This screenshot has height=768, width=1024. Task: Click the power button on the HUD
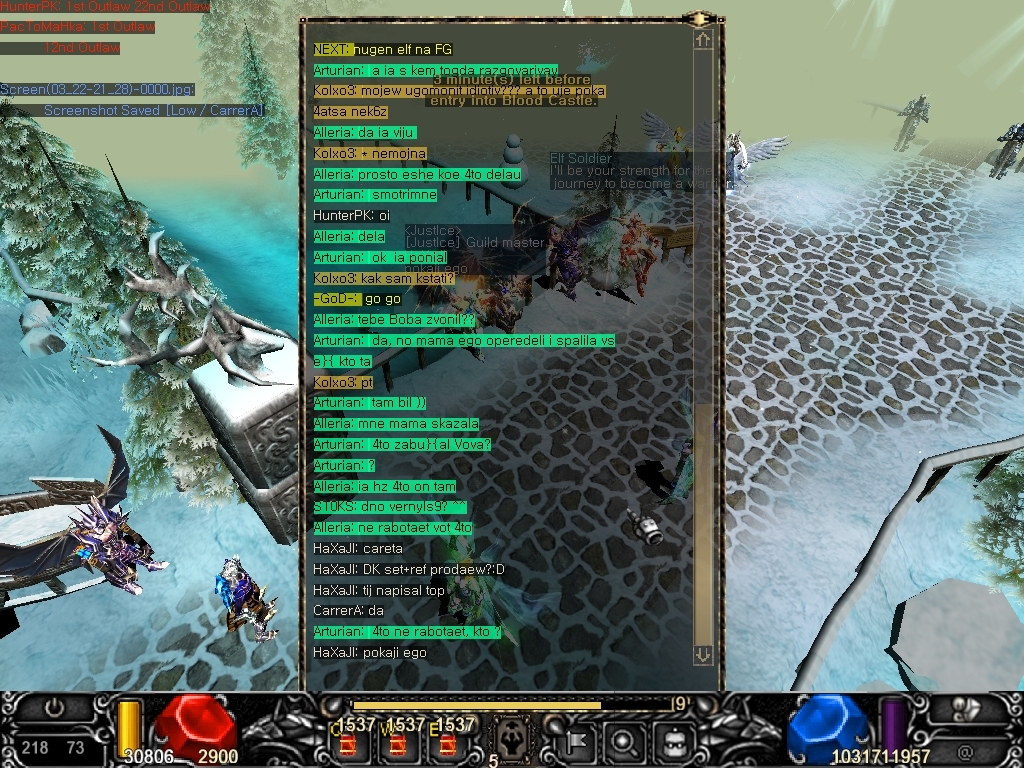tap(54, 707)
